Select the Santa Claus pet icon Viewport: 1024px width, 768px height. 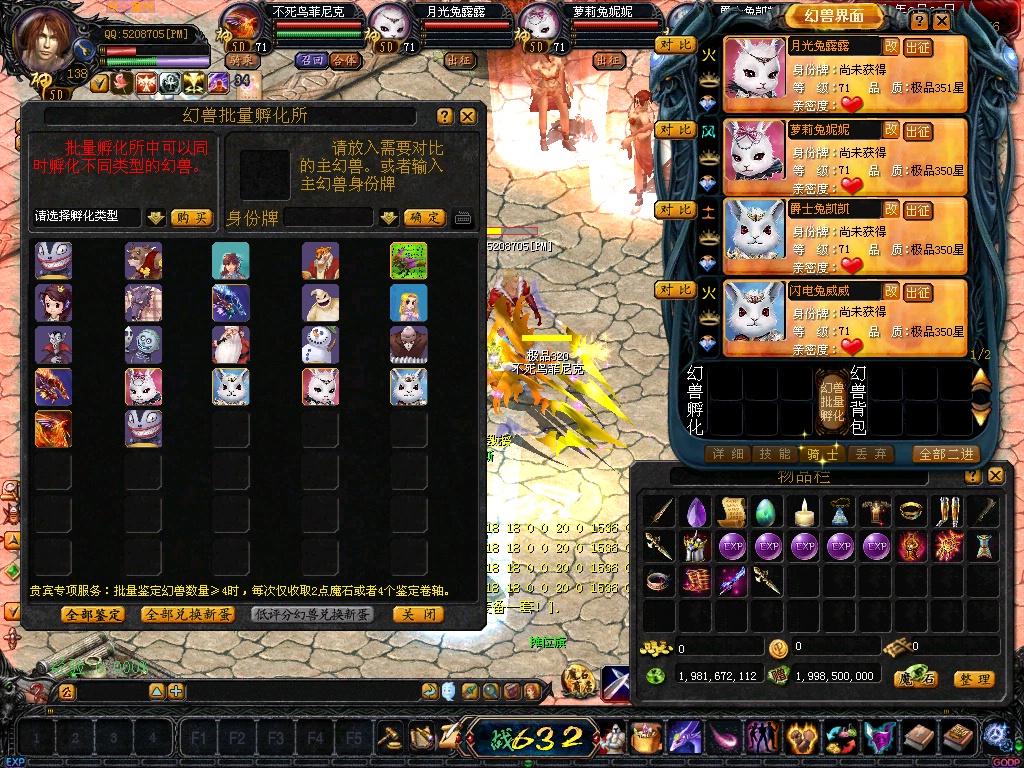pyautogui.click(x=230, y=345)
